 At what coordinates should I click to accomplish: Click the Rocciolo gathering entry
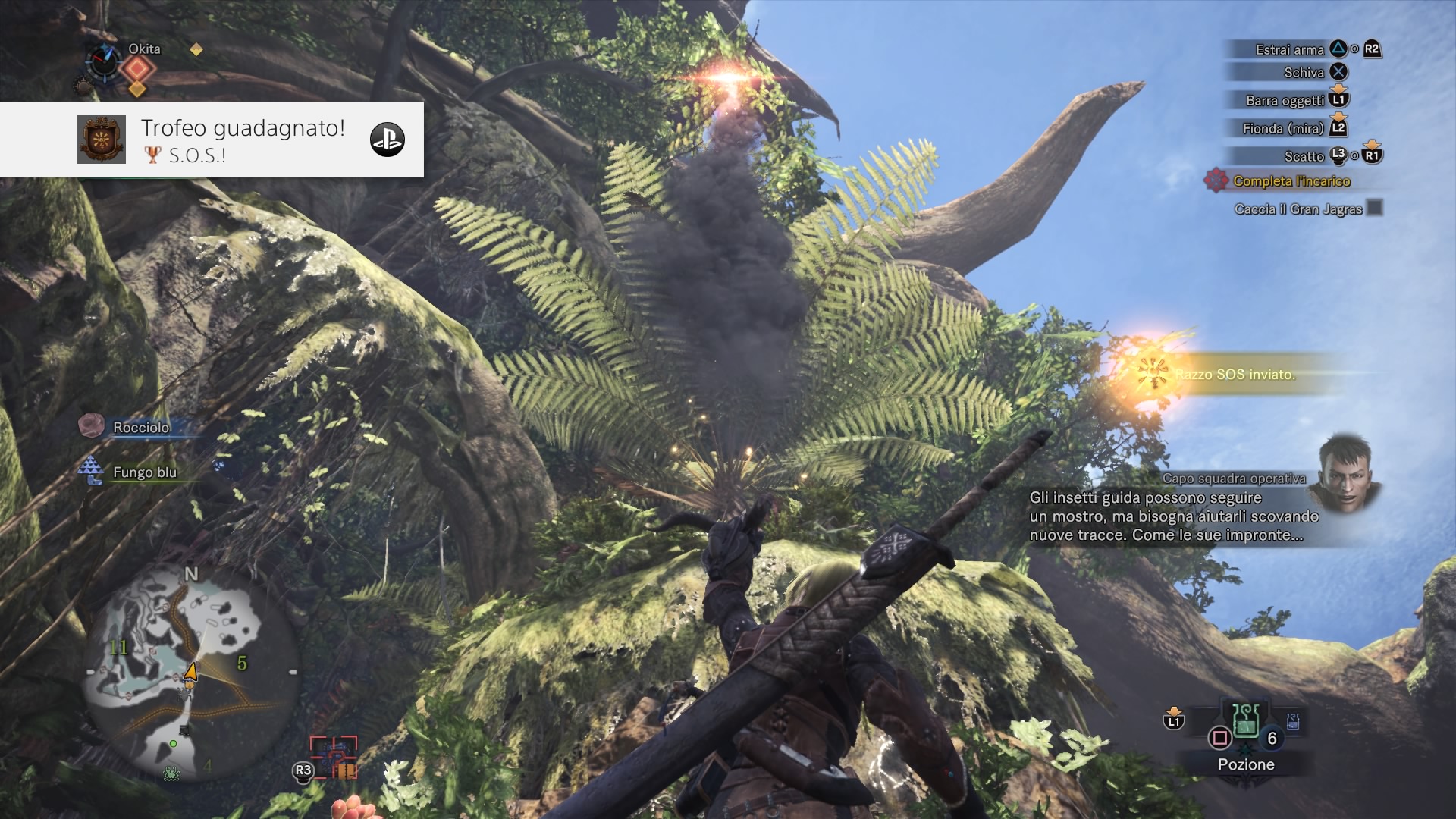click(141, 428)
